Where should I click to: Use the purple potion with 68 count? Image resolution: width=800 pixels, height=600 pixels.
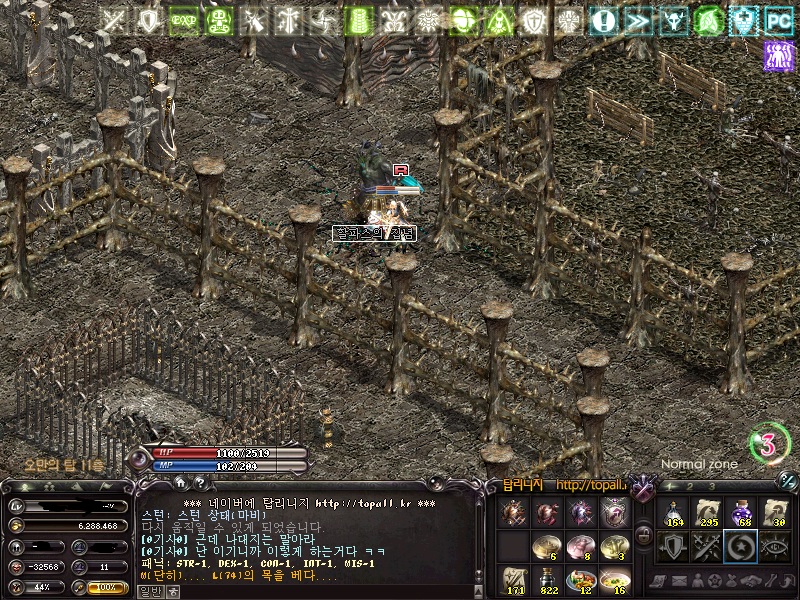(x=741, y=513)
